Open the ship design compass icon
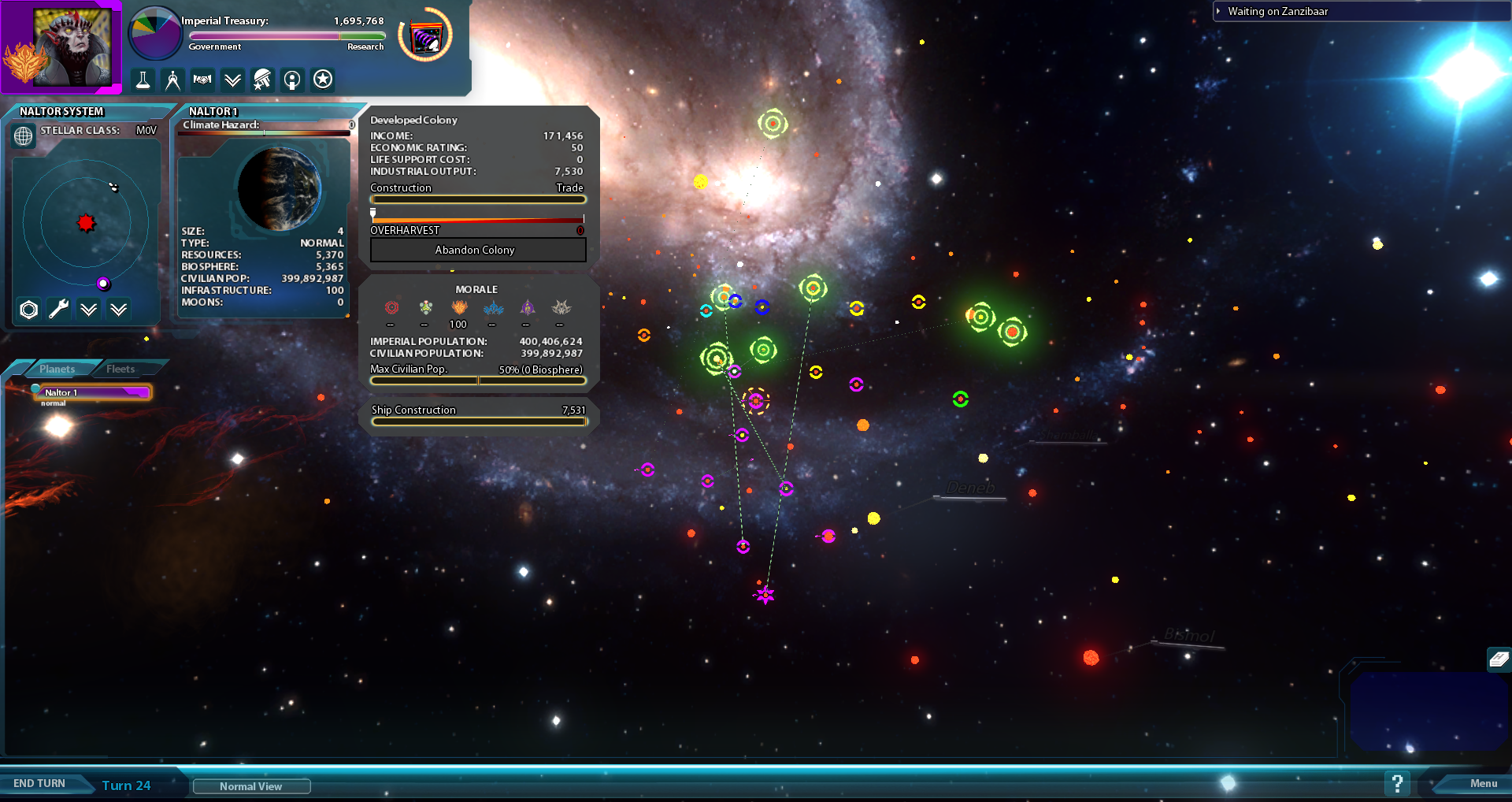 point(172,80)
